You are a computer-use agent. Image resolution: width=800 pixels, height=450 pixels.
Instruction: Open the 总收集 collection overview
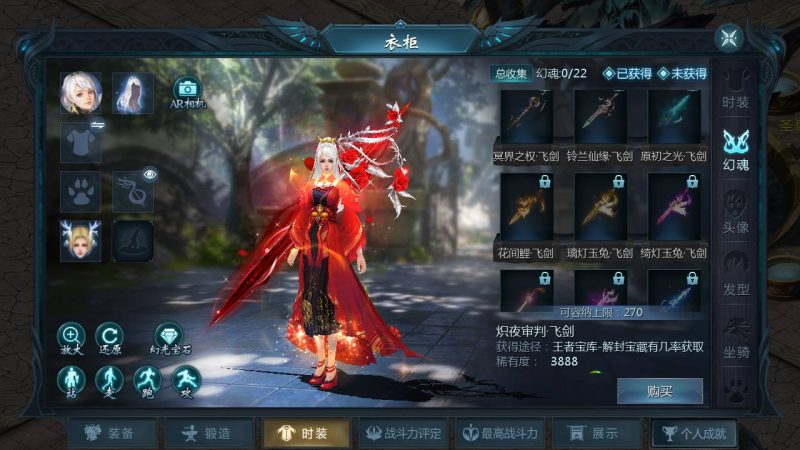510,73
